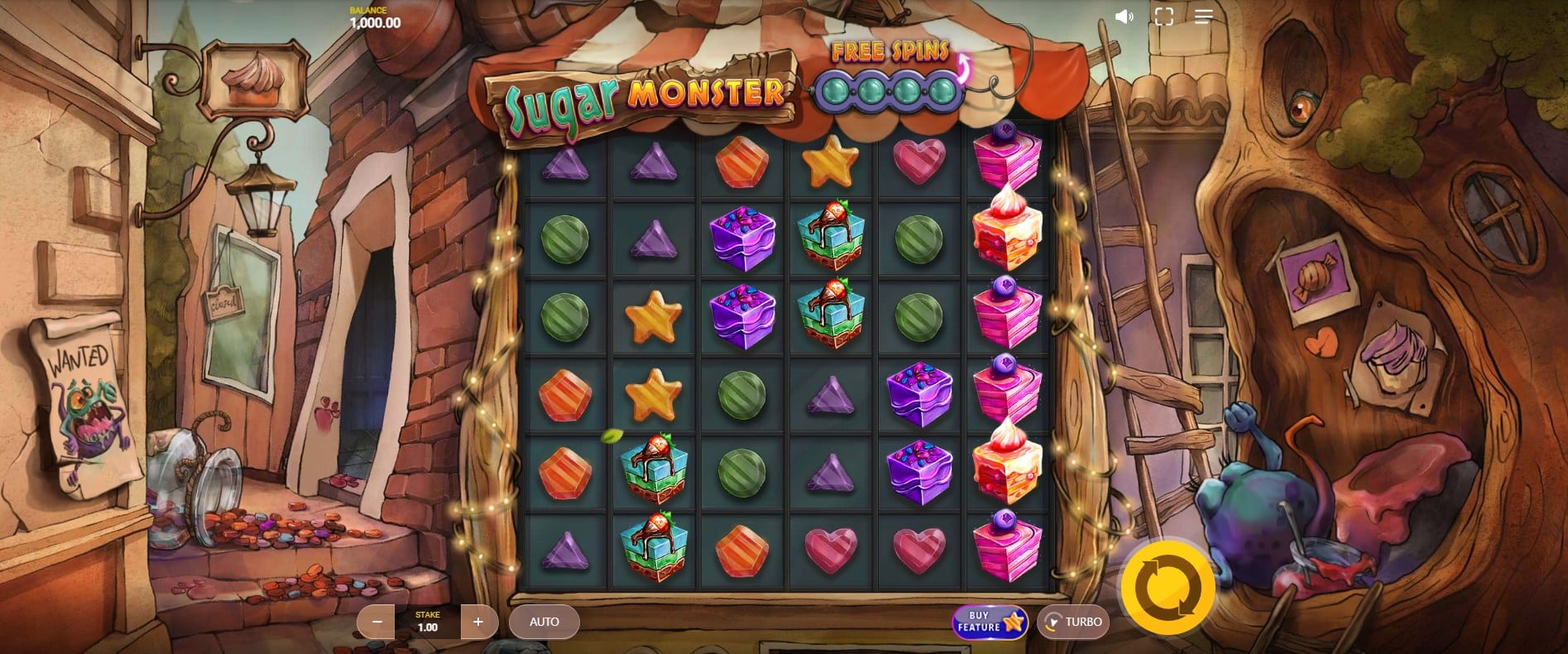
Task: Spin the reels with the yellow button
Action: (x=1168, y=587)
